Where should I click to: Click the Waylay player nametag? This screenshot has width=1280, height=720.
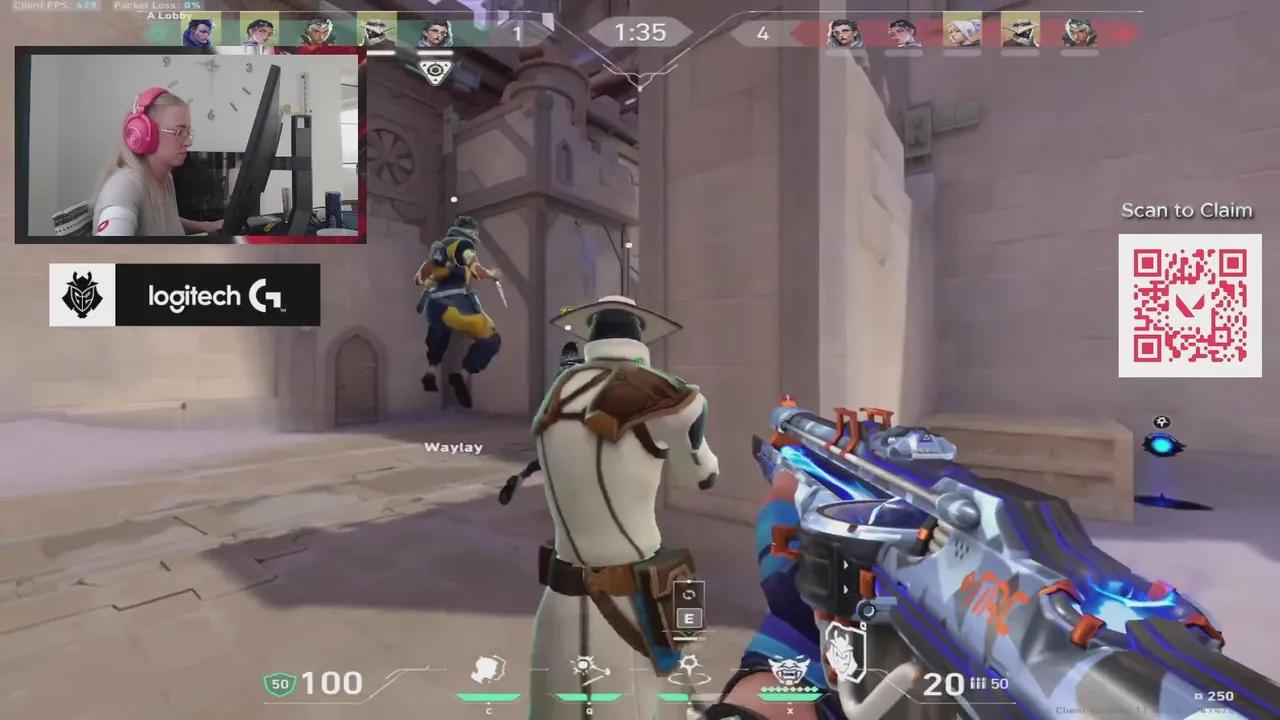pos(455,447)
